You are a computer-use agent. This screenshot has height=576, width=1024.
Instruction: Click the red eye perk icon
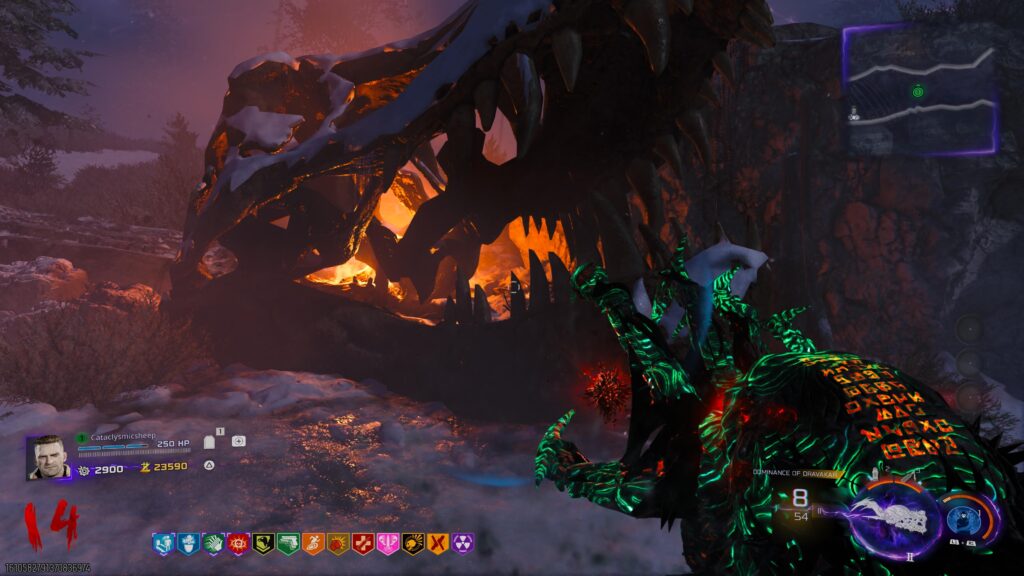237,543
